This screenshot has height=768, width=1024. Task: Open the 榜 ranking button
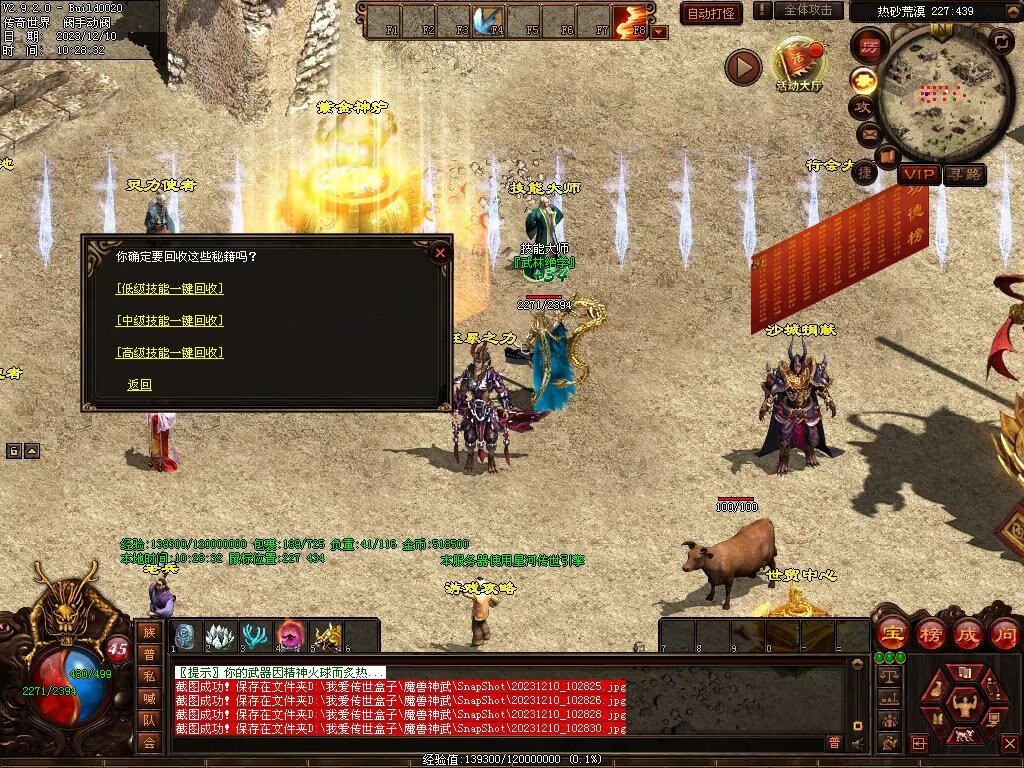pos(930,634)
